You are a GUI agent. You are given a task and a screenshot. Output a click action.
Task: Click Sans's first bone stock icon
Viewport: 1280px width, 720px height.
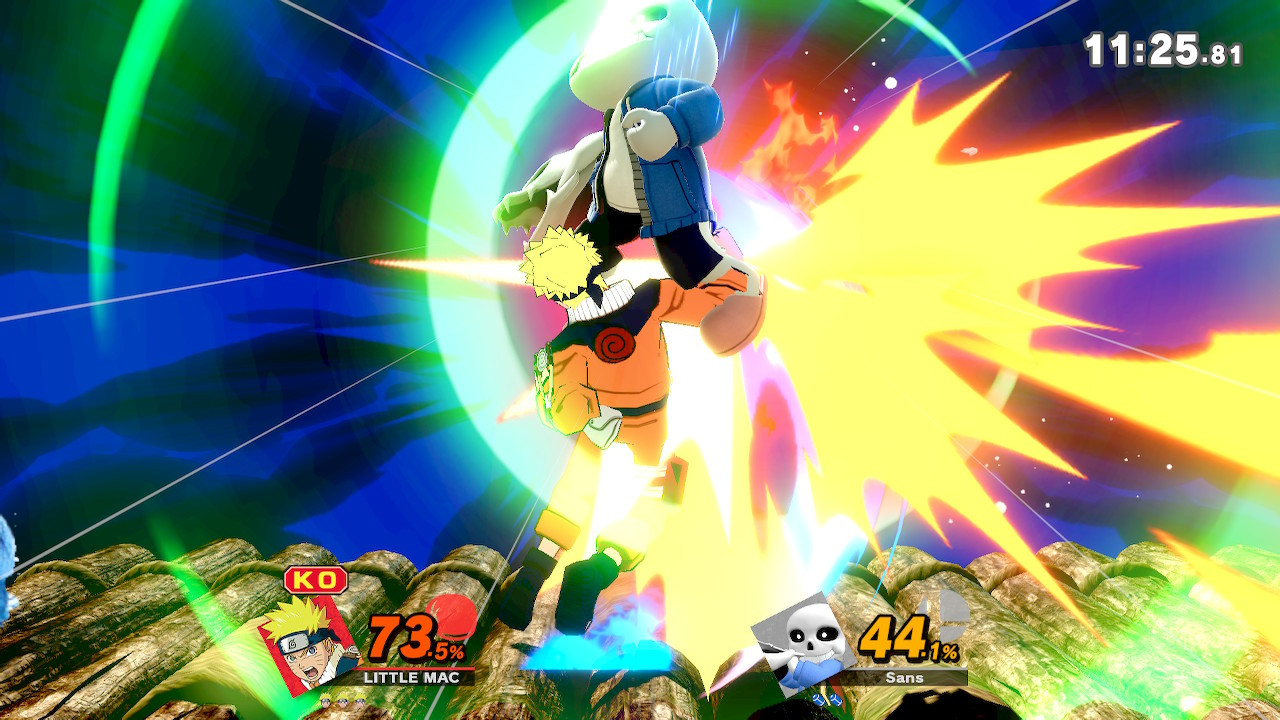click(x=820, y=699)
